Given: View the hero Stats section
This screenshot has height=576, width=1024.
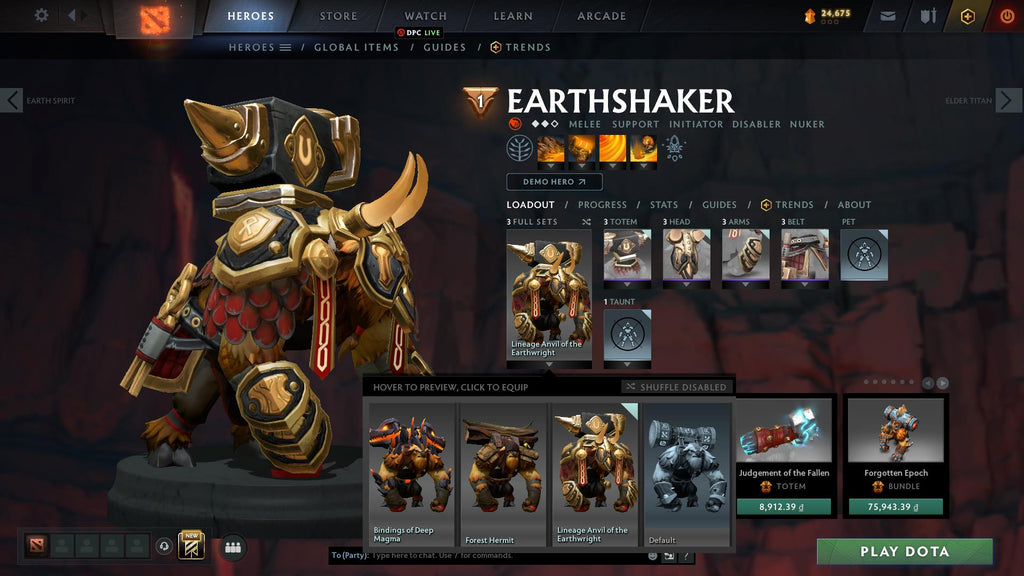Looking at the screenshot, I should click(663, 205).
